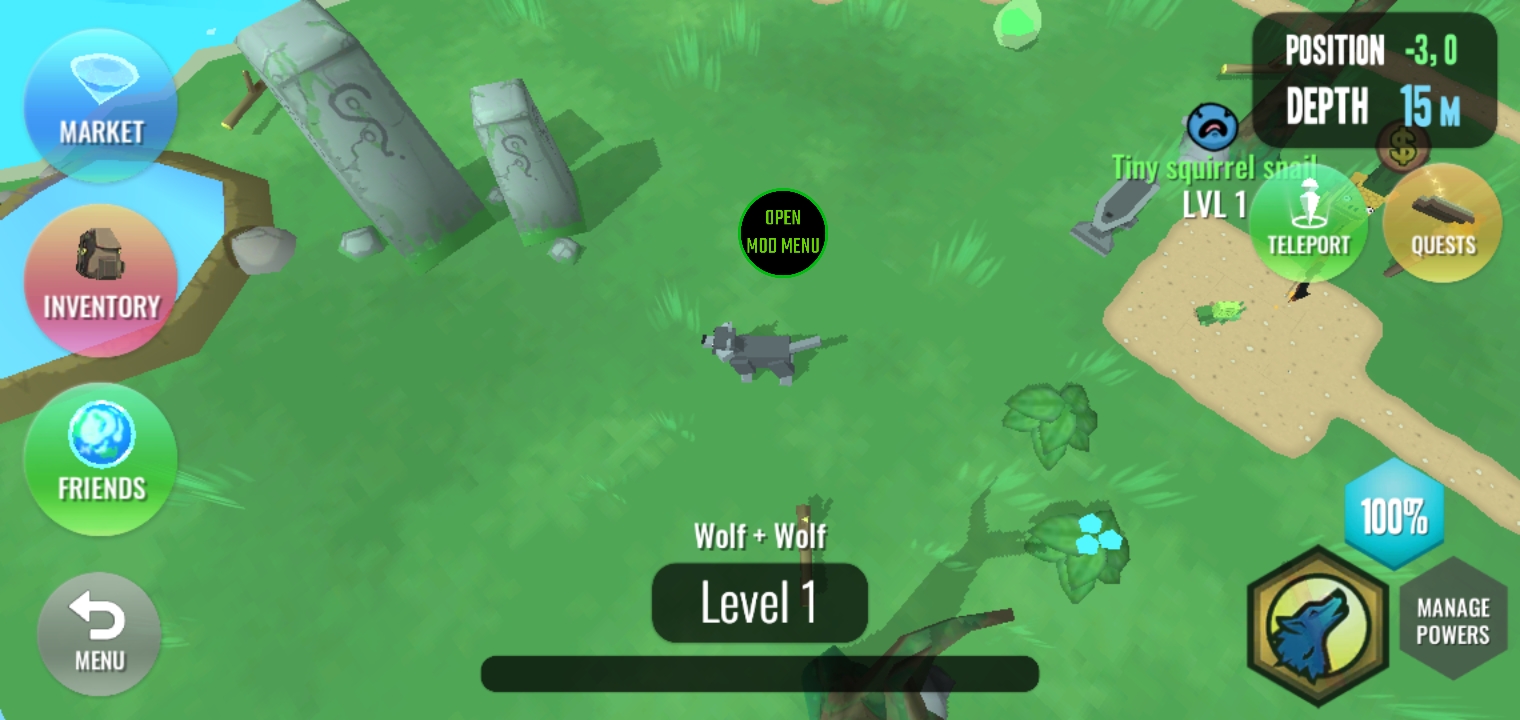Open Manage Powers
Viewport: 1520px width, 720px height.
(x=1453, y=619)
